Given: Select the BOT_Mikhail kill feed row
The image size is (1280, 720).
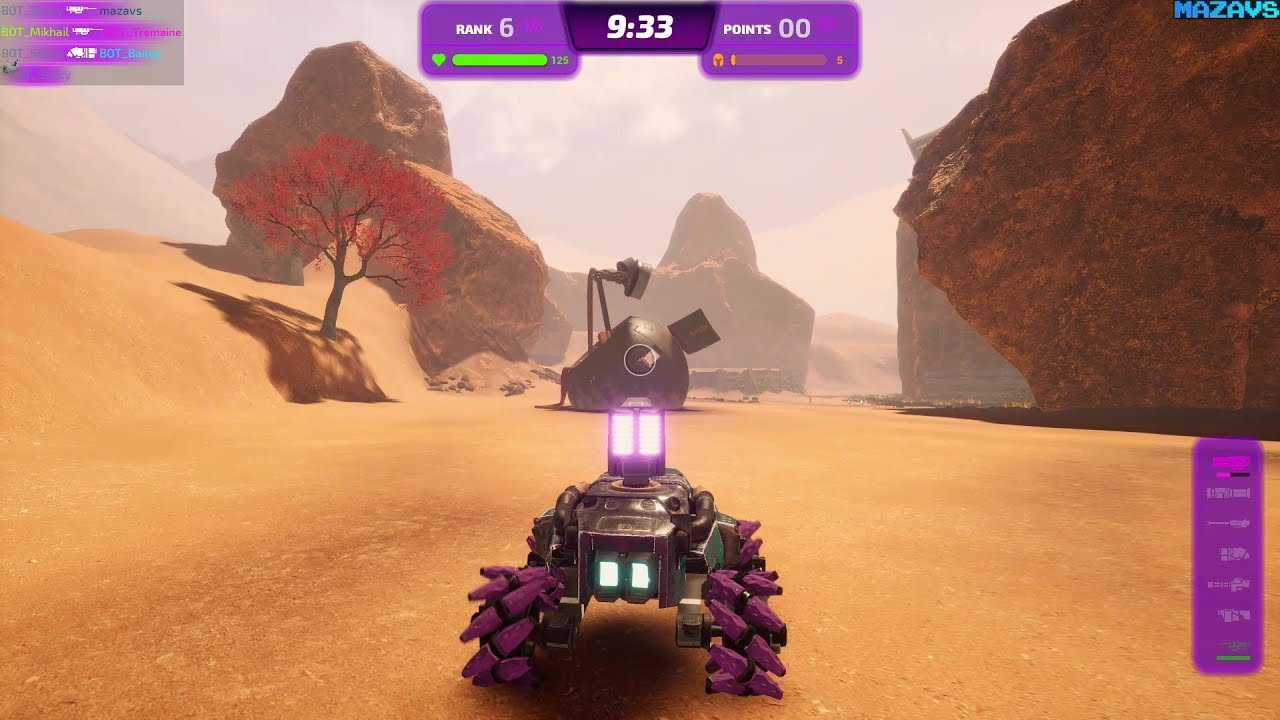Looking at the screenshot, I should coord(35,32).
